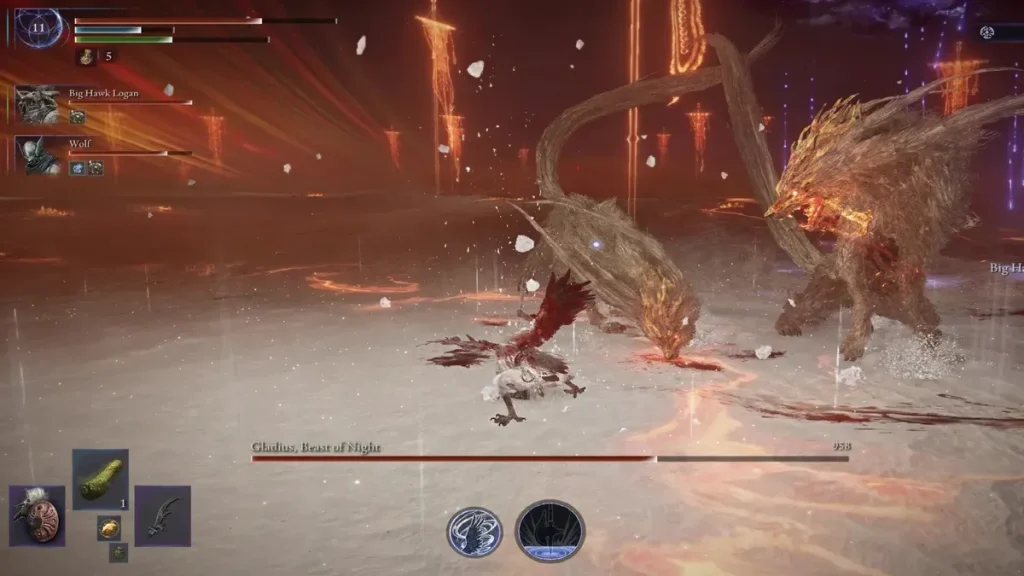Activate the white wing character skill
The image size is (1024, 576).
coord(474,531)
